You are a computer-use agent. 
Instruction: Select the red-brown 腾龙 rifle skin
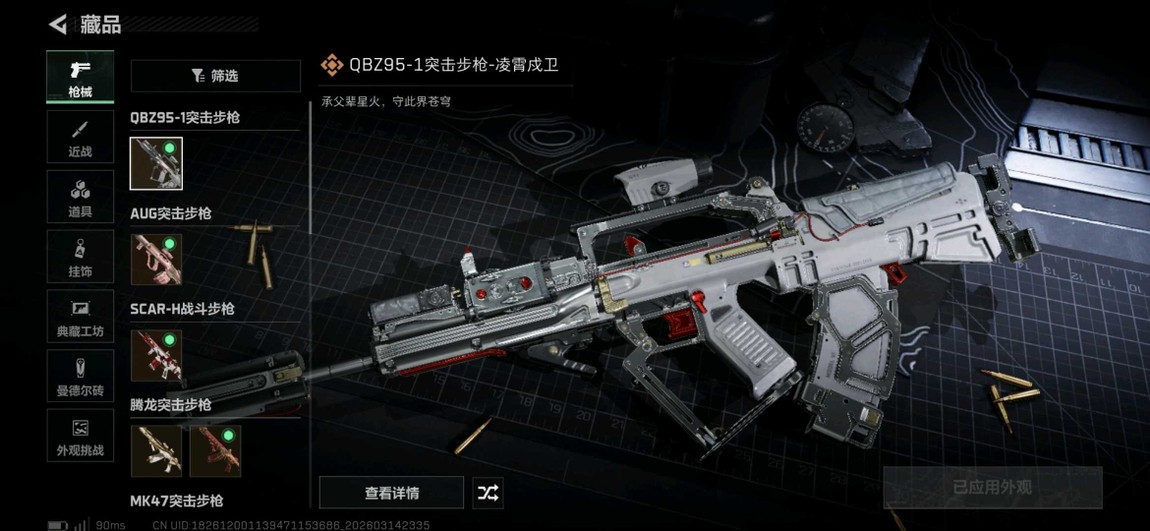pos(216,451)
